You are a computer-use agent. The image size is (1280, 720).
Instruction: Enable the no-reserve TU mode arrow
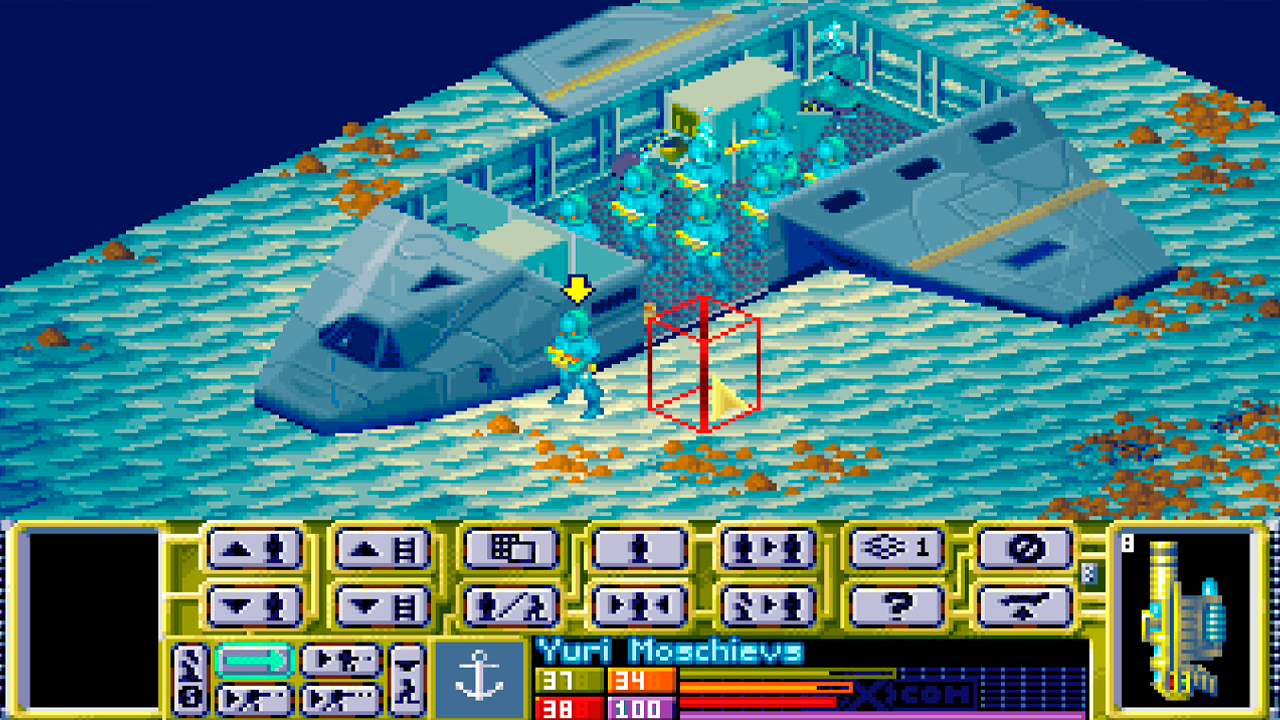253,660
